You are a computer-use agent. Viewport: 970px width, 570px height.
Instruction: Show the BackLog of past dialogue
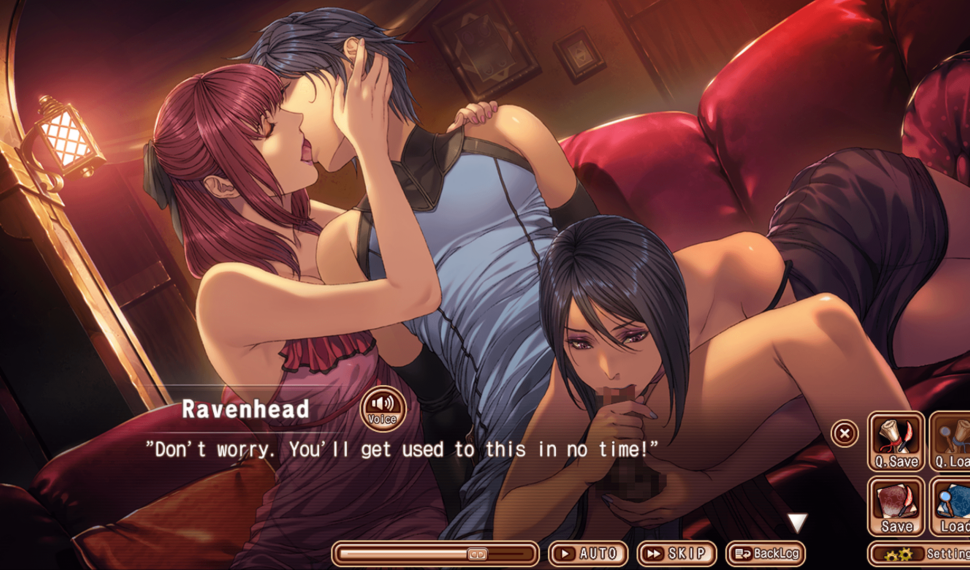point(765,553)
